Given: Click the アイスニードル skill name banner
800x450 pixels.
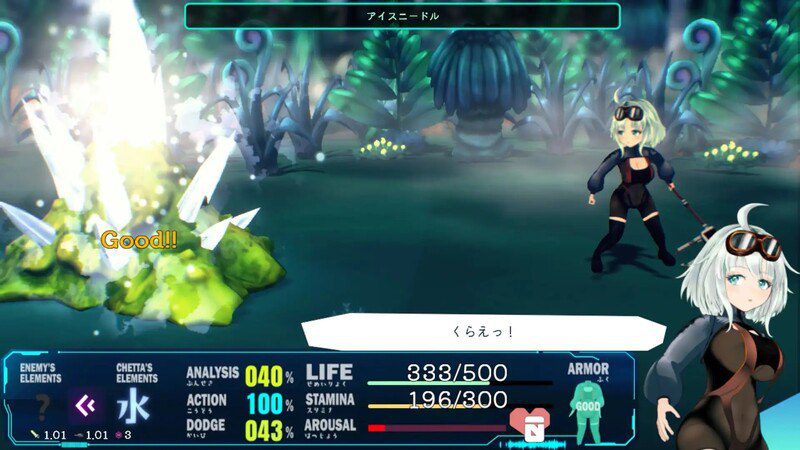Looking at the screenshot, I should click(402, 16).
